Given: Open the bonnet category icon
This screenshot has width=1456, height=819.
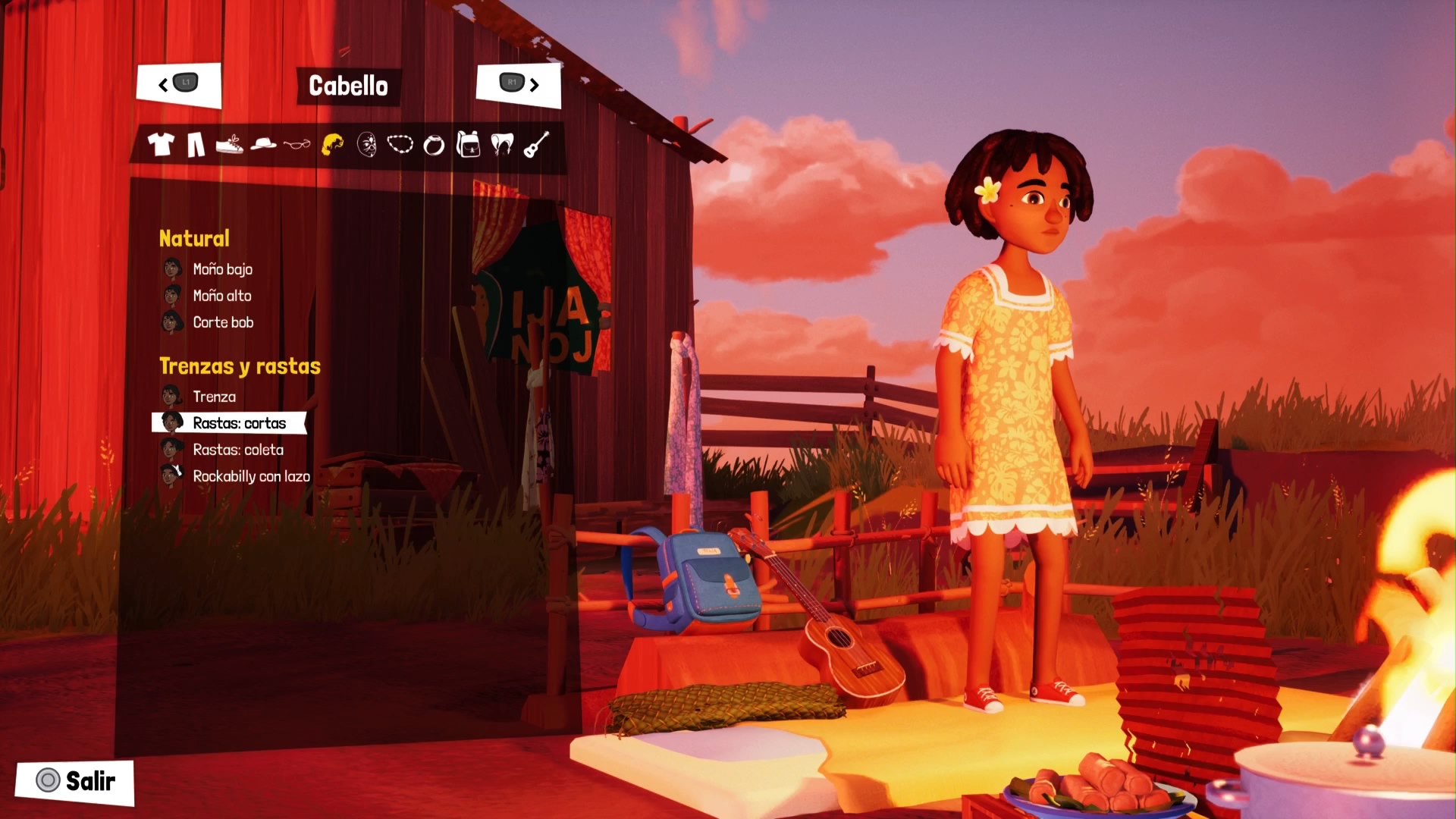Looking at the screenshot, I should coord(502,144).
